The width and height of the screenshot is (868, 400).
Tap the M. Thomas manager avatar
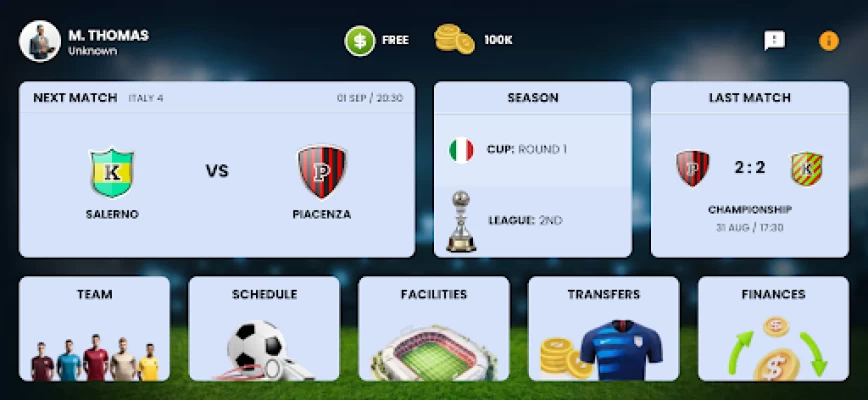click(39, 41)
